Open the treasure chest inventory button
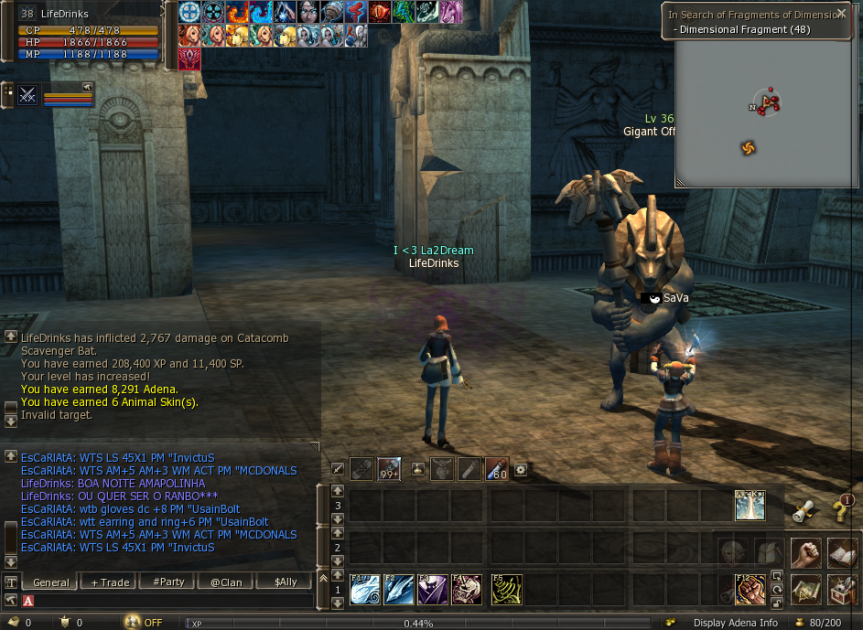863x630 pixels. tap(842, 590)
